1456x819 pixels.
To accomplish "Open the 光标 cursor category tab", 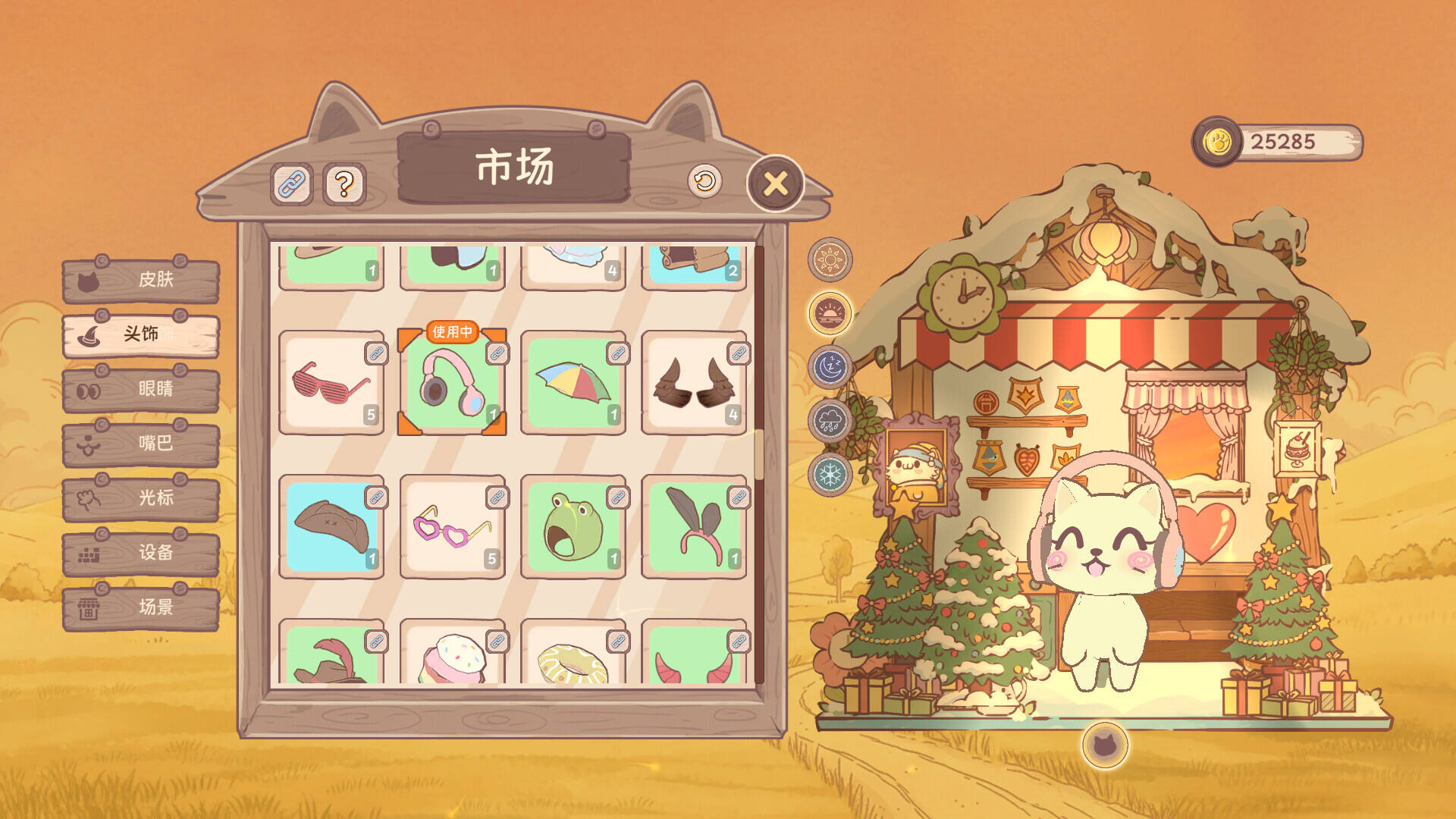I will [x=143, y=499].
